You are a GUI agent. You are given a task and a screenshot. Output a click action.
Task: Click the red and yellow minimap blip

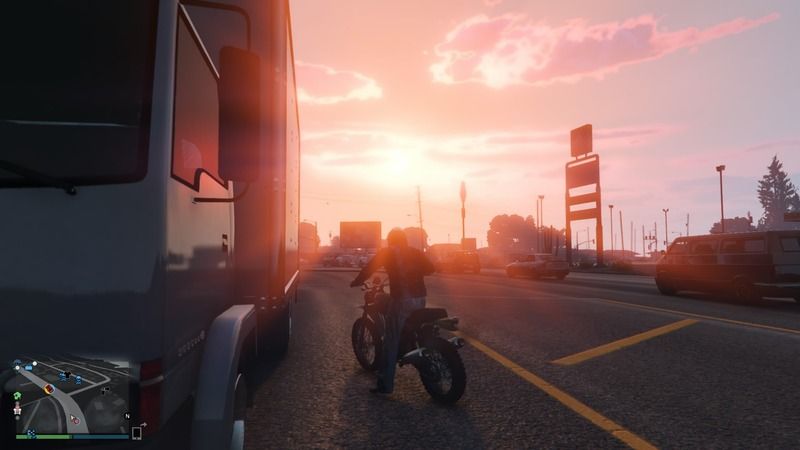pyautogui.click(x=49, y=389)
